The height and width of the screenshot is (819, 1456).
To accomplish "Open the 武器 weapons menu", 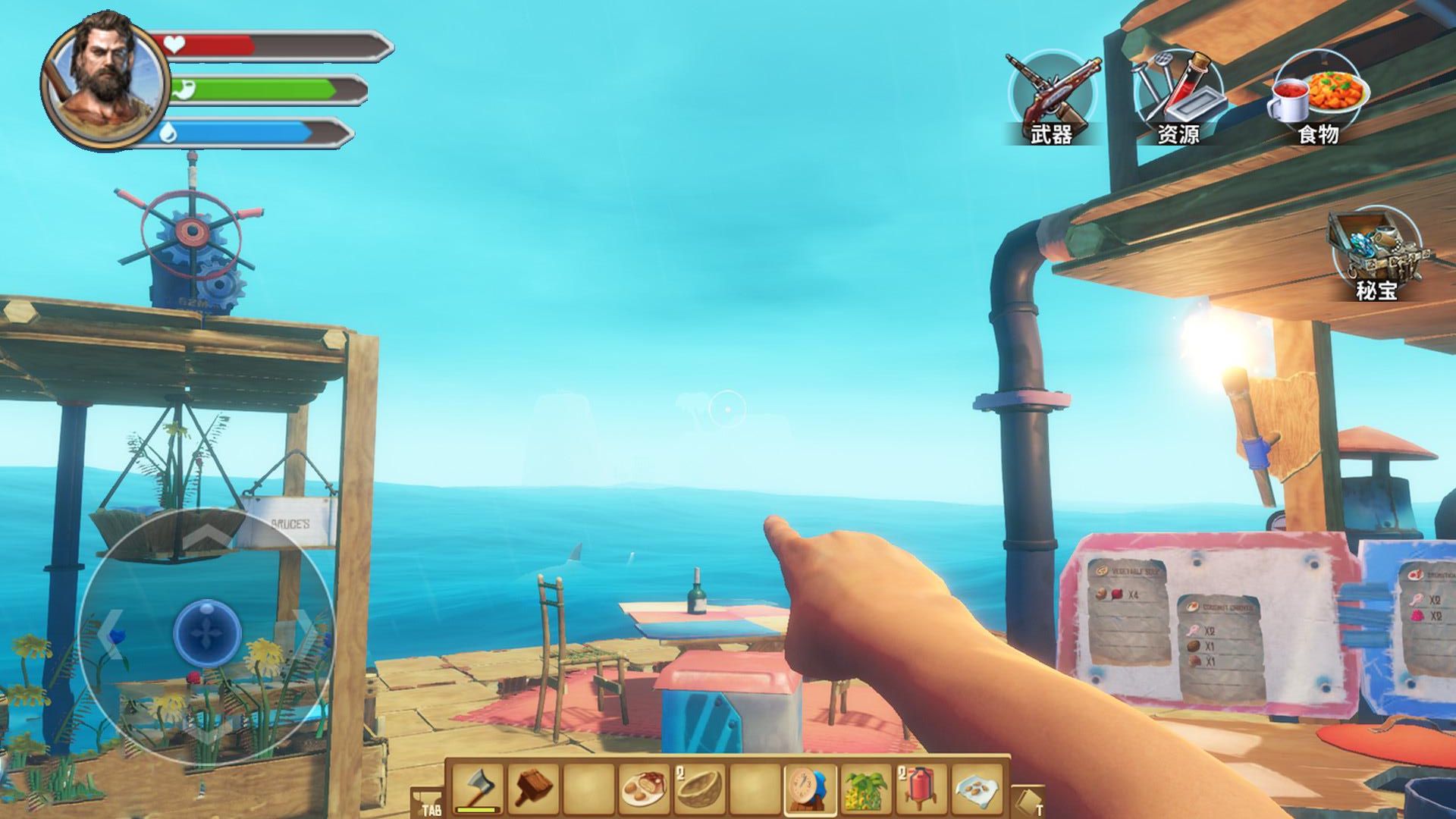I will (x=1050, y=97).
